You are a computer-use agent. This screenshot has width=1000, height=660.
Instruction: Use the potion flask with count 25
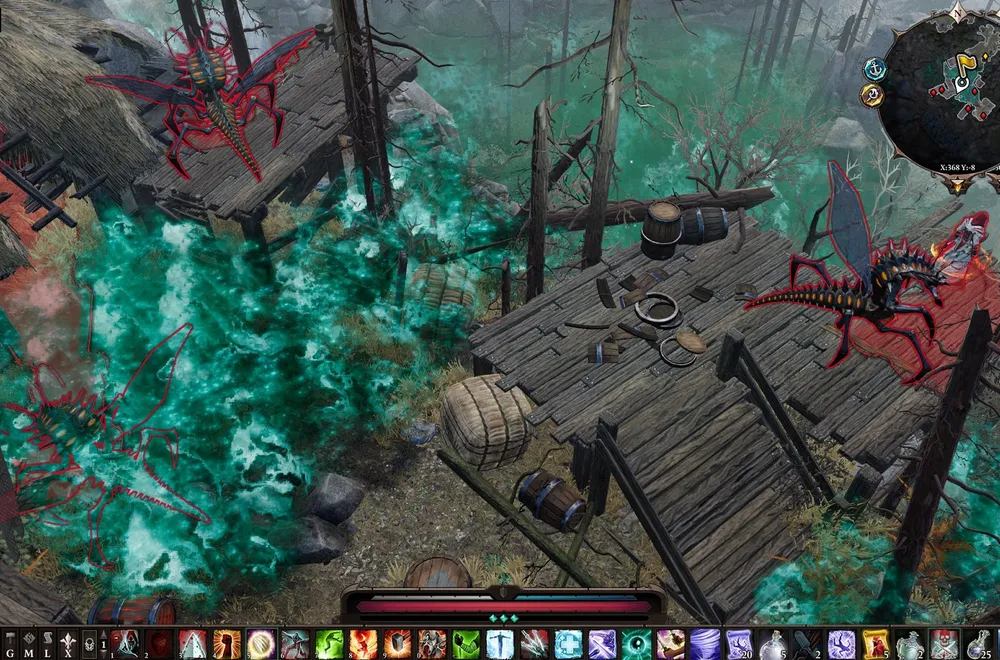[977, 643]
